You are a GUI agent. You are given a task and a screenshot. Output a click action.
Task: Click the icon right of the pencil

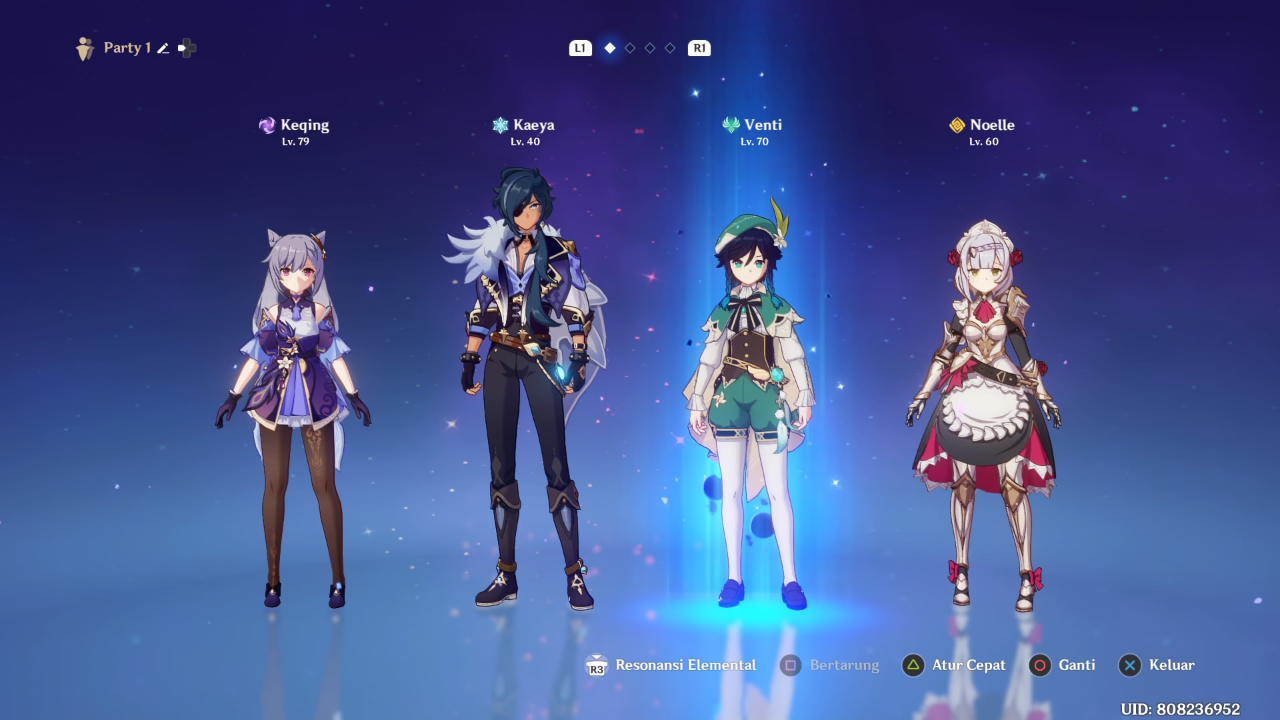pyautogui.click(x=187, y=48)
